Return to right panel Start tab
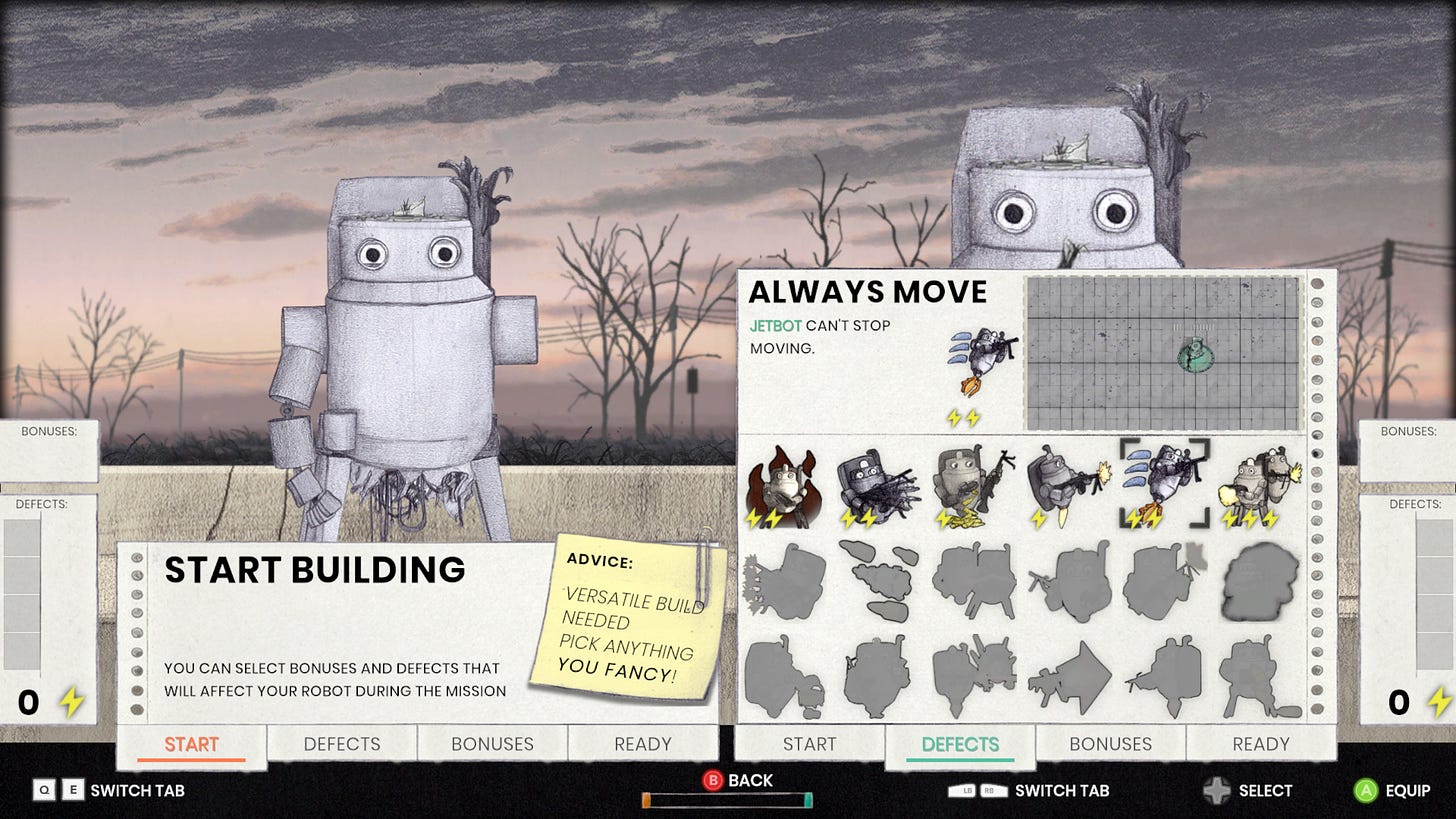 point(809,744)
